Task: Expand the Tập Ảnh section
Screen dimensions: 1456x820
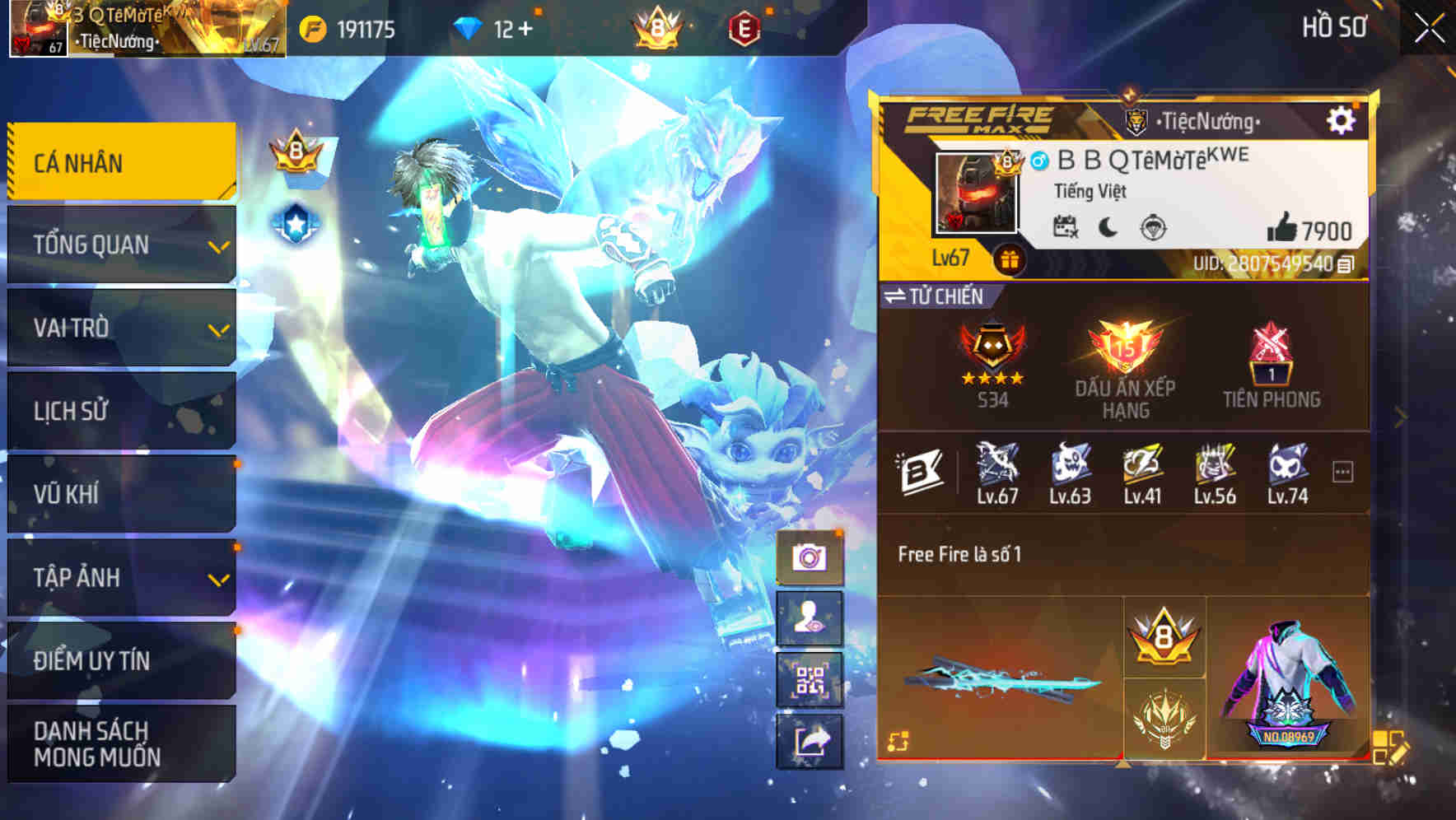Action: tap(119, 578)
